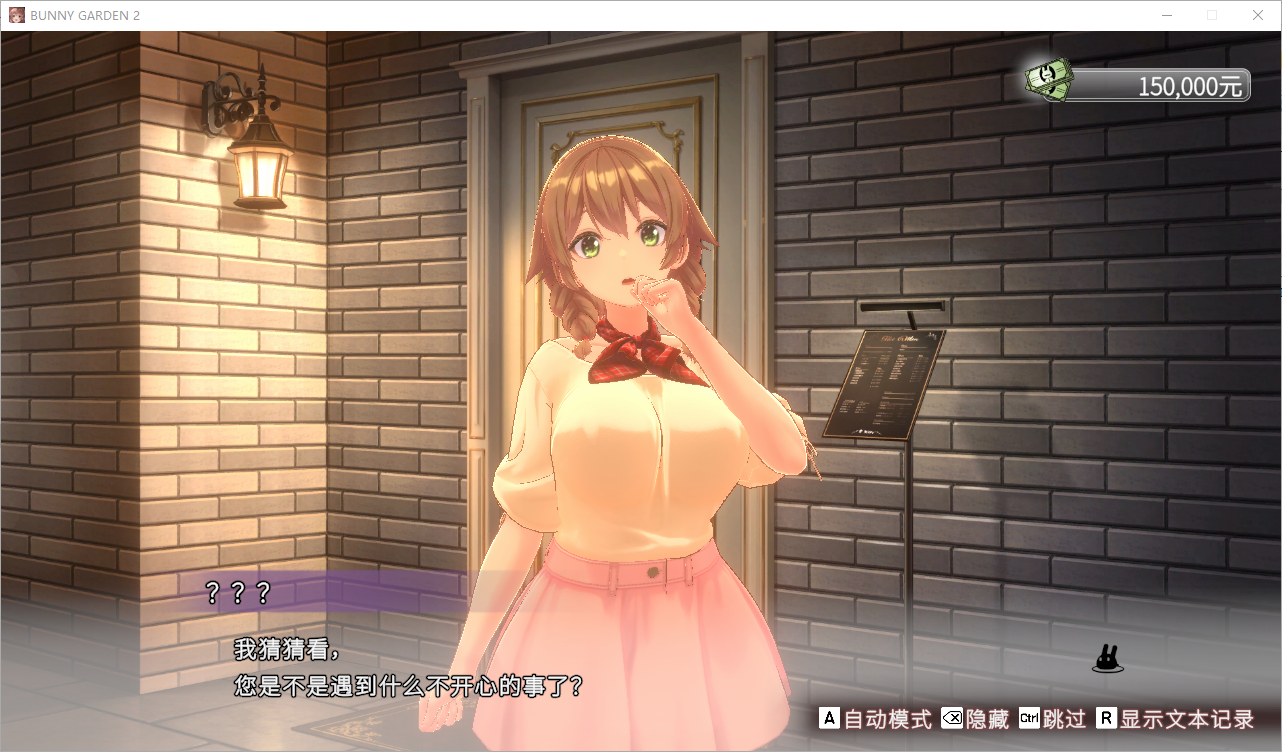Close the BUNNY GARDEN 2 window

[x=1258, y=15]
